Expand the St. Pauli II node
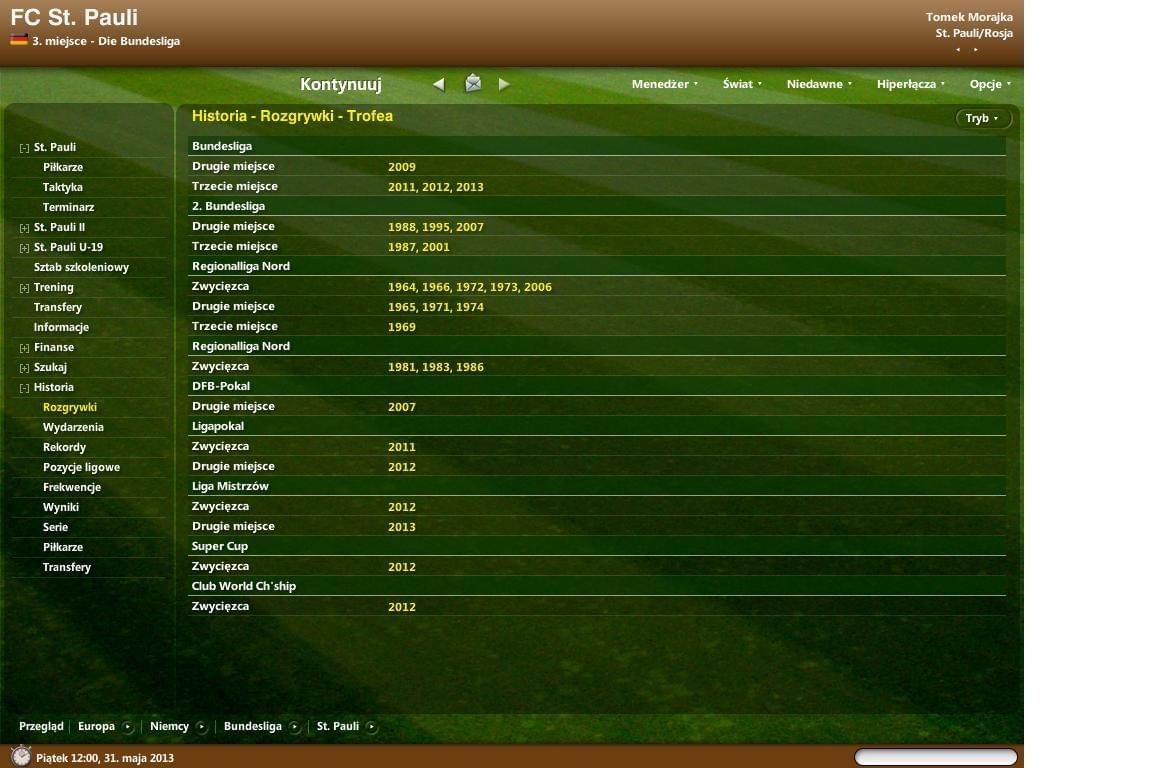 point(25,228)
